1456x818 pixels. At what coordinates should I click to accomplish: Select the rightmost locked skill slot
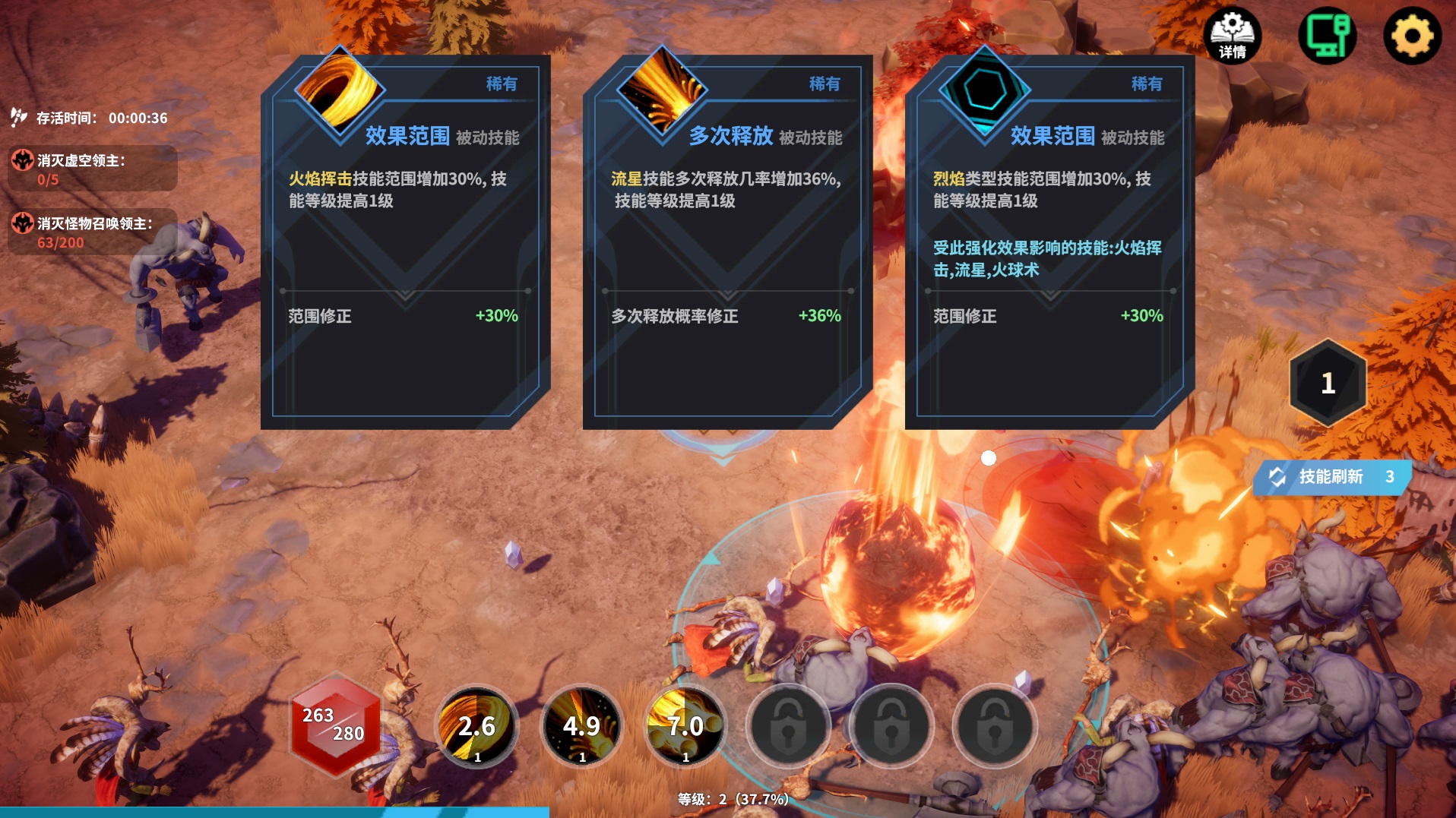click(997, 726)
